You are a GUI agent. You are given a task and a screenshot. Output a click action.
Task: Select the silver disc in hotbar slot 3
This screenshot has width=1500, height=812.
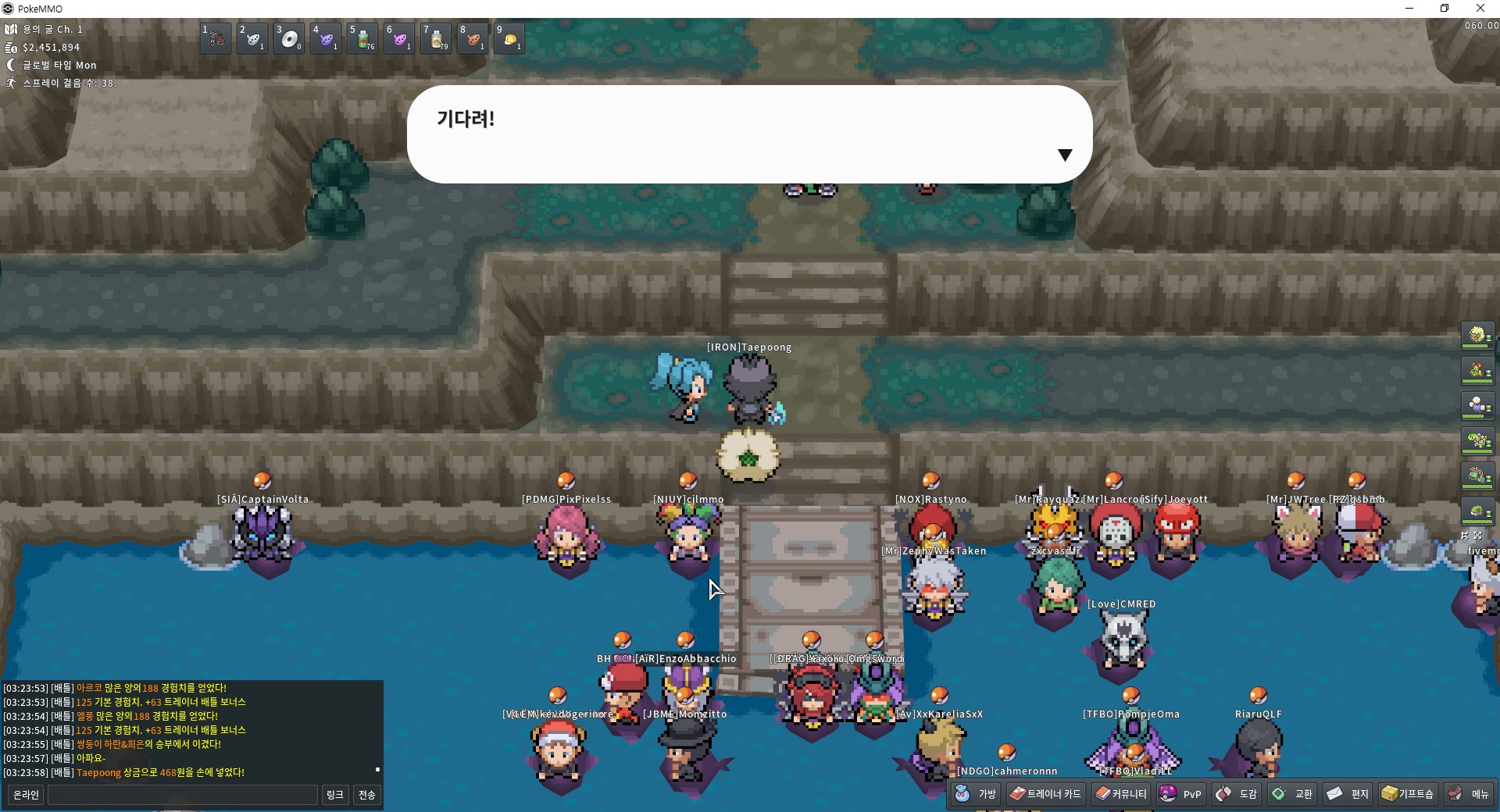pos(289,38)
